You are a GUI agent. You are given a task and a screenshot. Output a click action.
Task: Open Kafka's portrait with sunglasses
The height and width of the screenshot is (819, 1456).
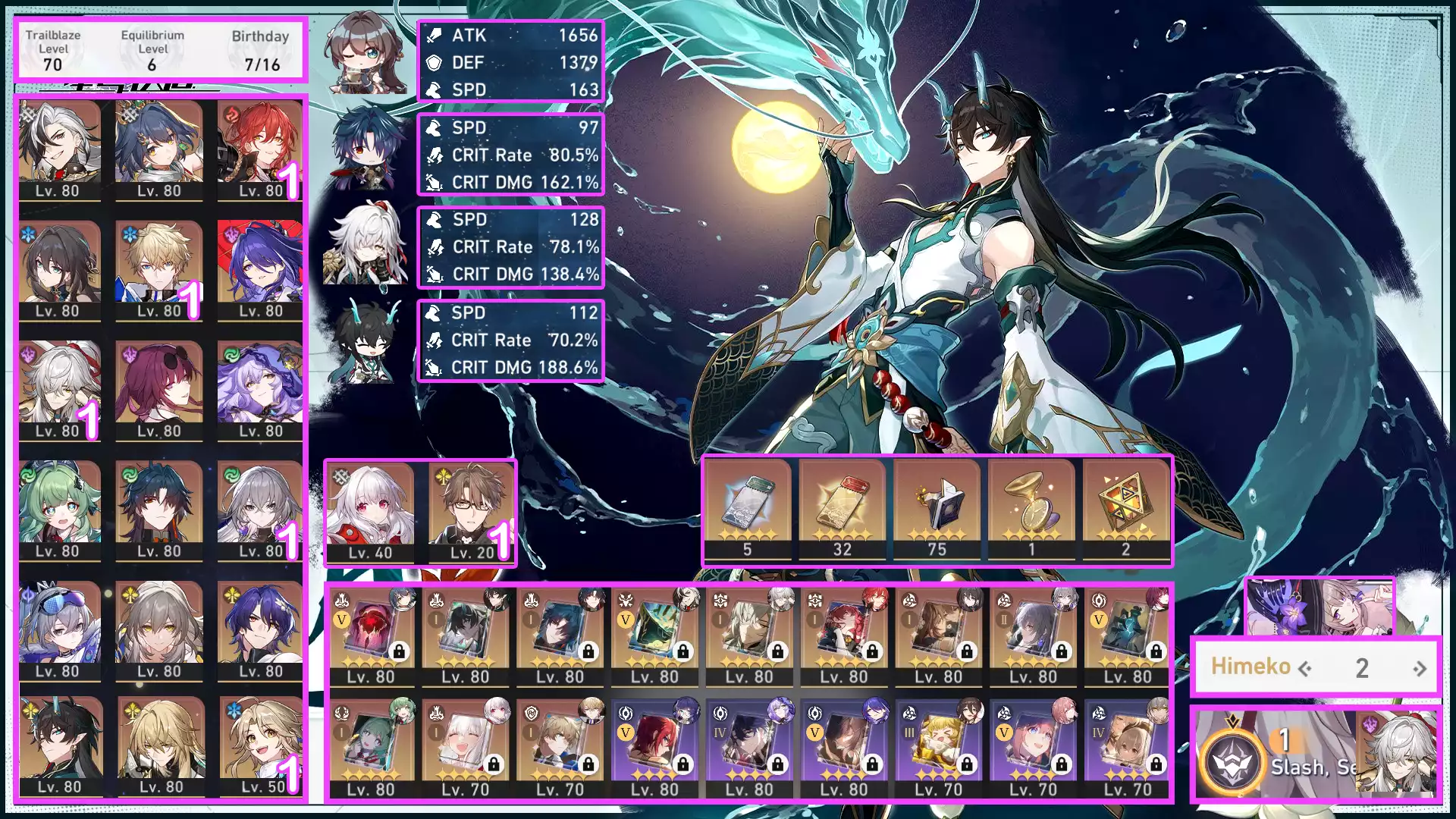coord(158,389)
